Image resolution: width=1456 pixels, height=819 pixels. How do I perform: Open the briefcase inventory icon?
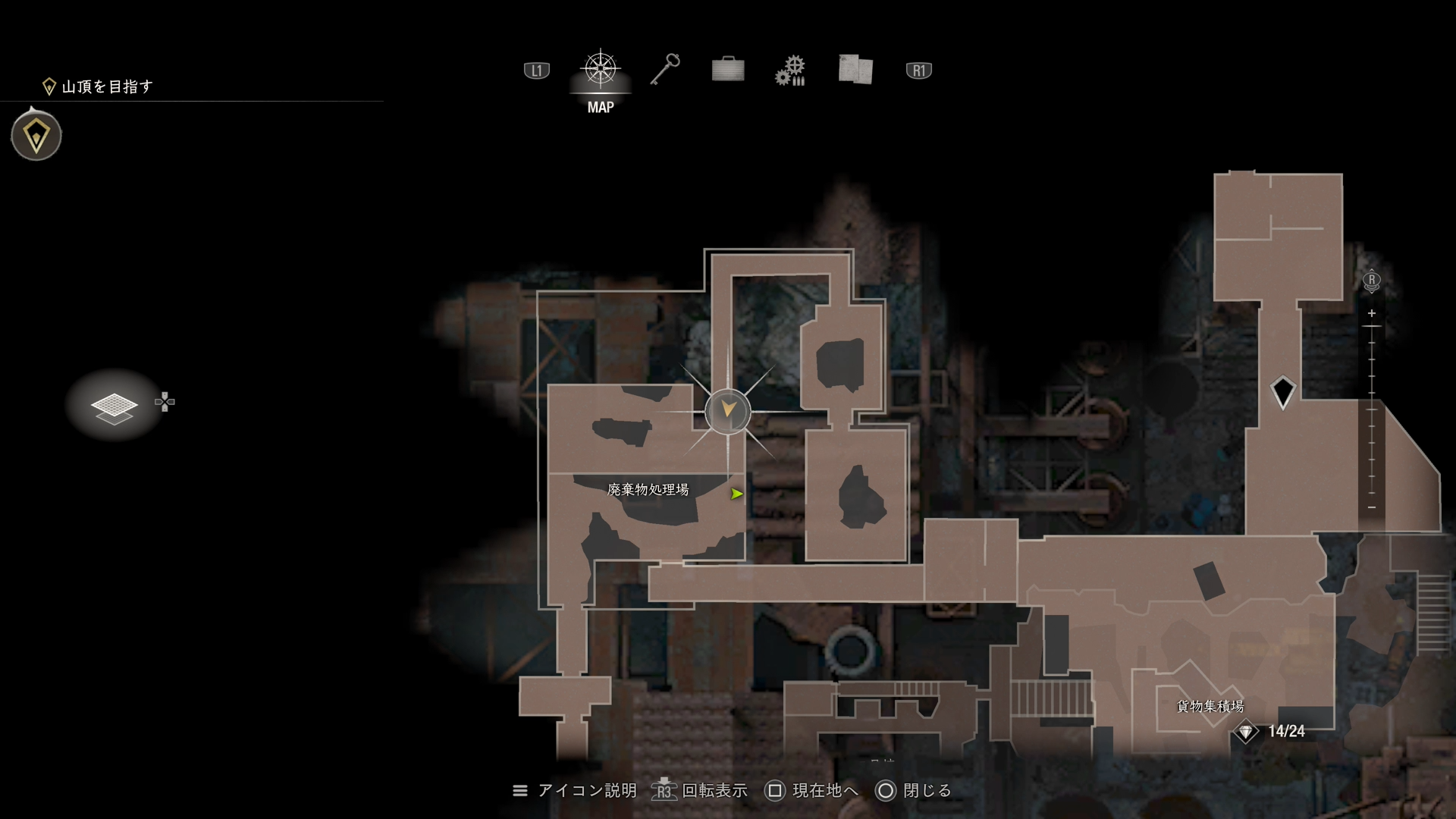727,68
